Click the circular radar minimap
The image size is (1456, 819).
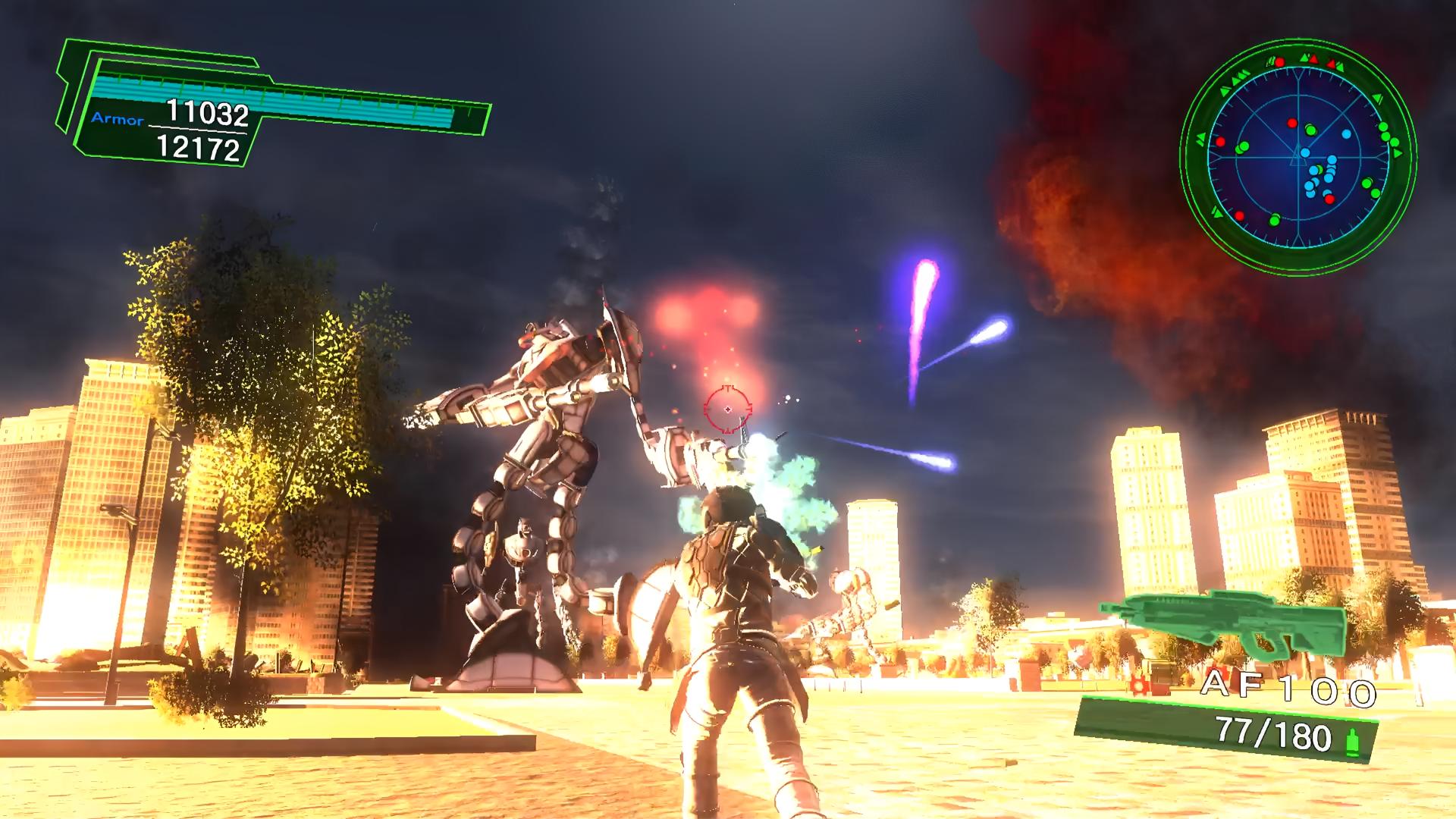[1298, 158]
